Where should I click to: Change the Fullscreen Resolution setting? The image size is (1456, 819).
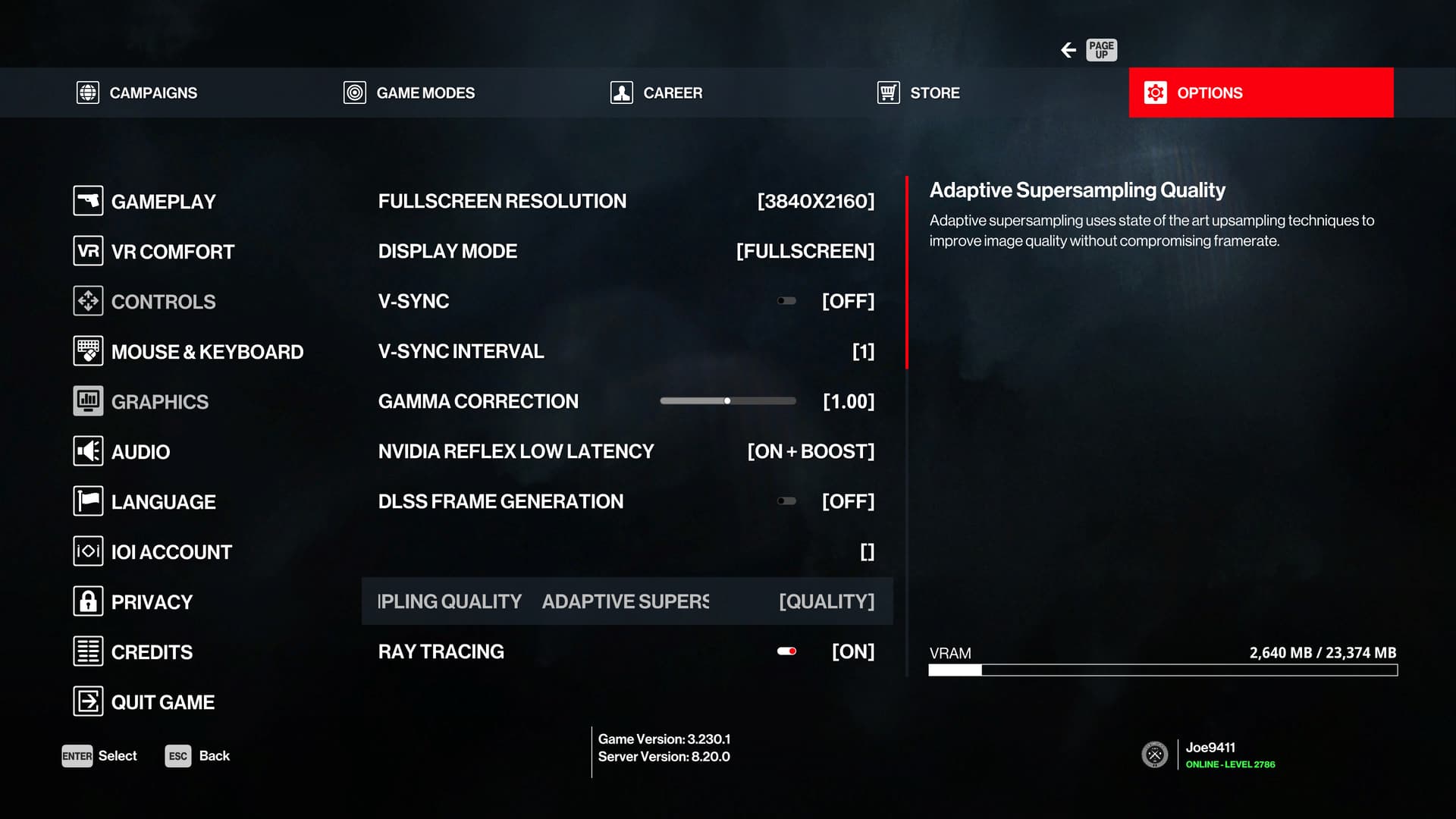coord(815,201)
